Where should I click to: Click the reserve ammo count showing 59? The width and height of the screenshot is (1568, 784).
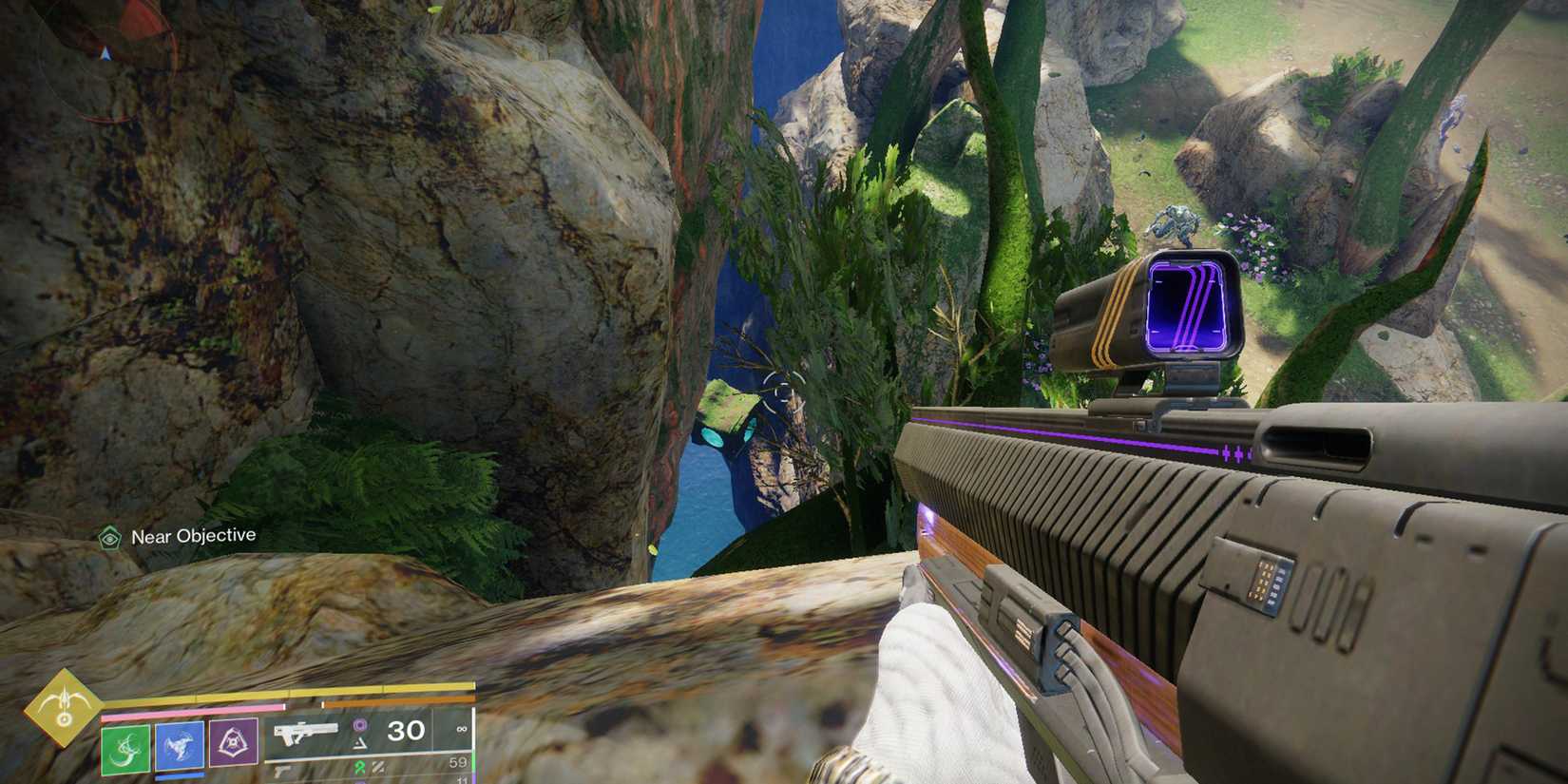pos(458,760)
